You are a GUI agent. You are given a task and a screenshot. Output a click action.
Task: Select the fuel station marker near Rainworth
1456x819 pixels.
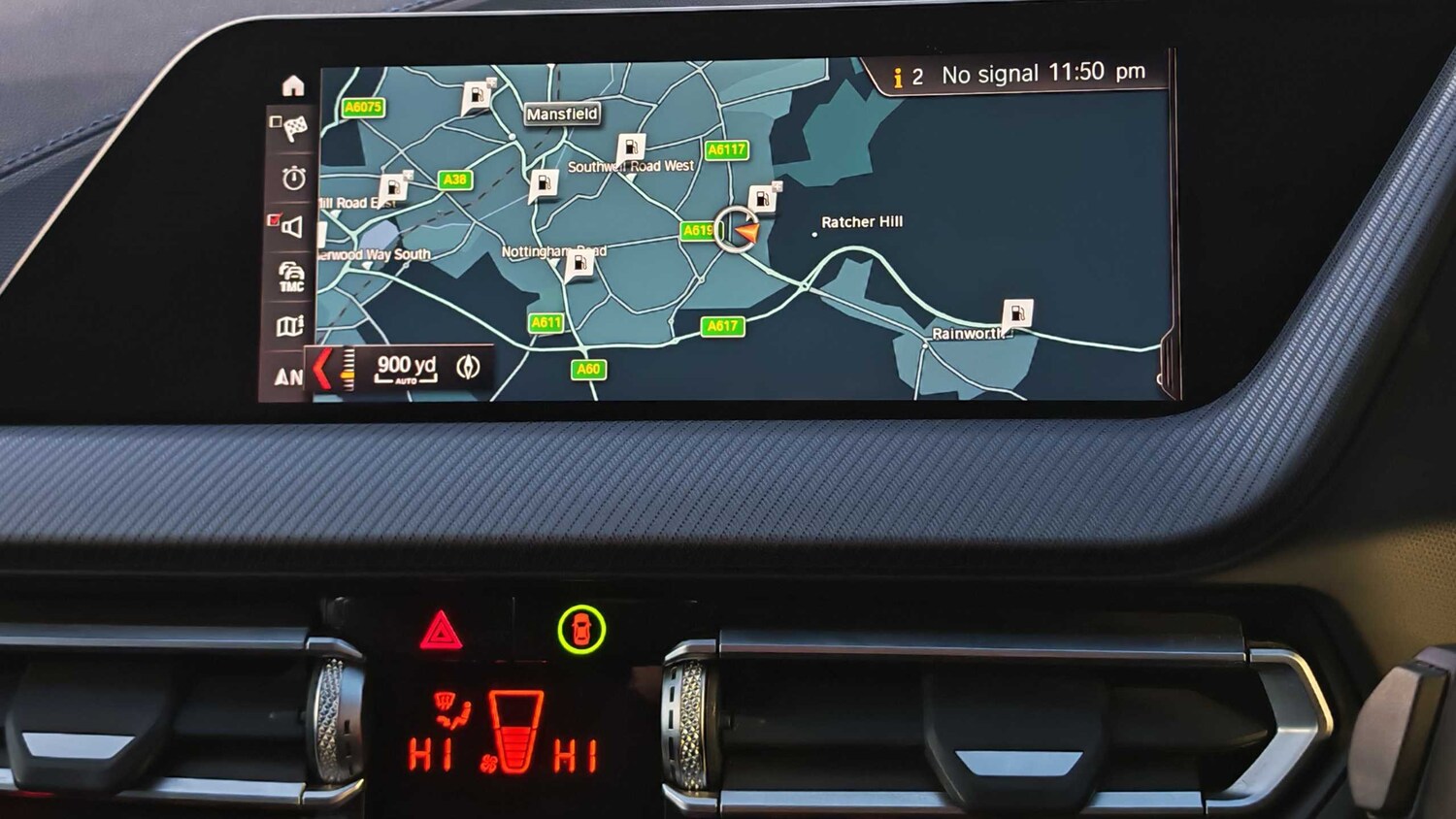click(x=1016, y=313)
